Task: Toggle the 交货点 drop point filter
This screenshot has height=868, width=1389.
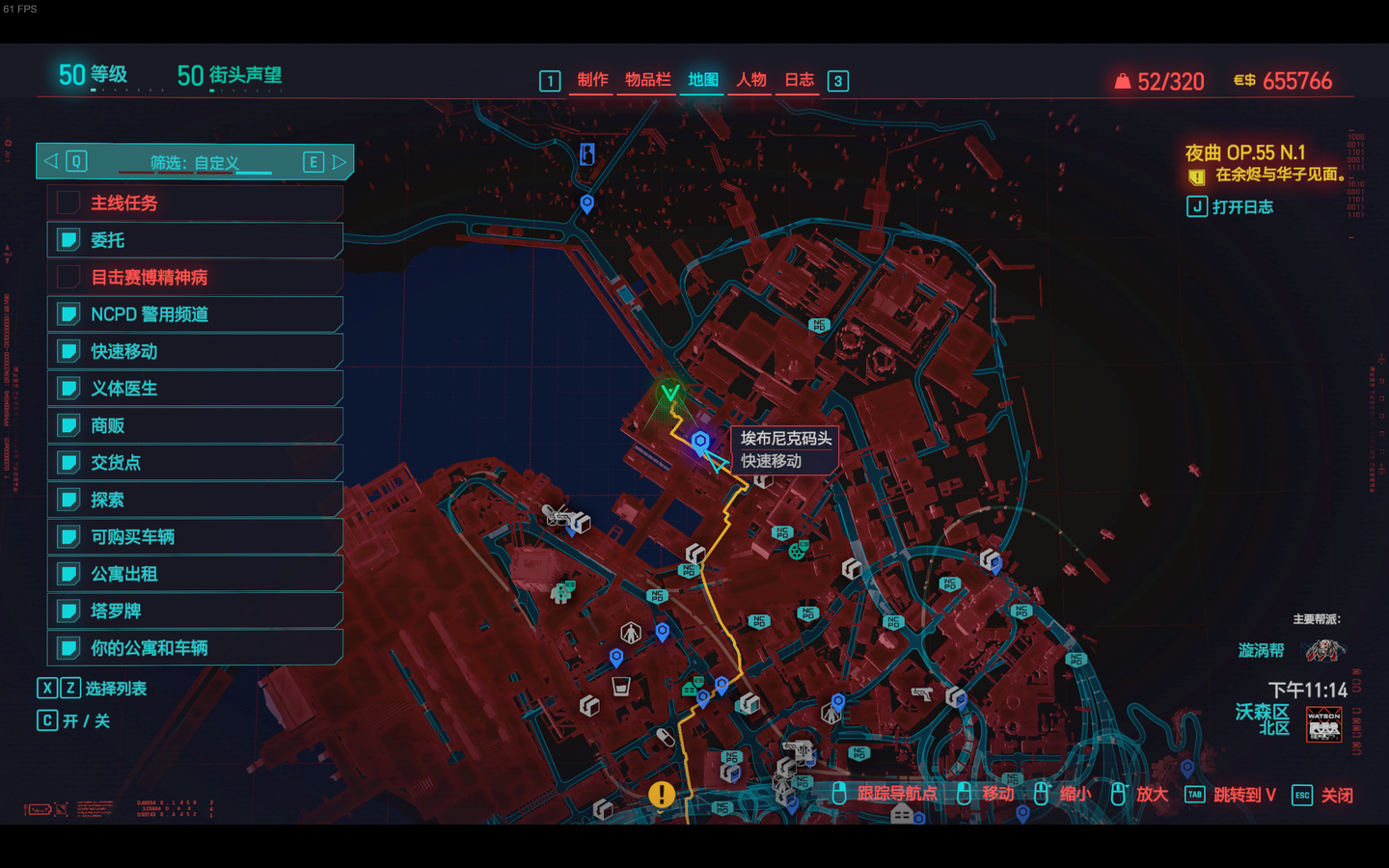Action: pos(195,463)
